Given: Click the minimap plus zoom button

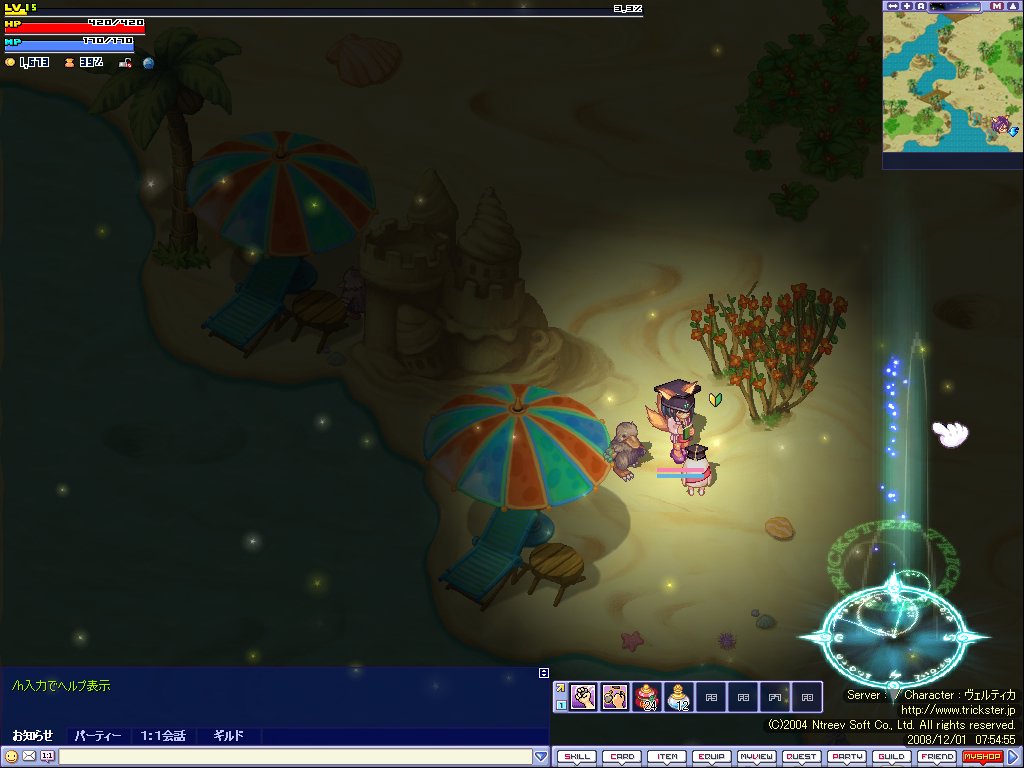Looking at the screenshot, I should point(907,6).
